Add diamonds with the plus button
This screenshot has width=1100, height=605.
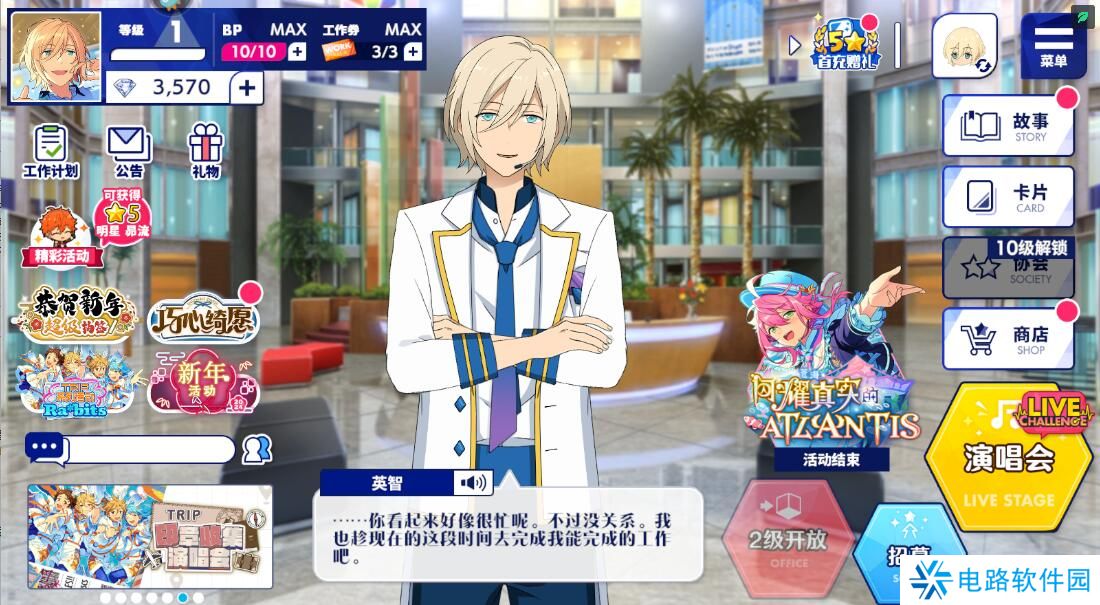pos(247,88)
